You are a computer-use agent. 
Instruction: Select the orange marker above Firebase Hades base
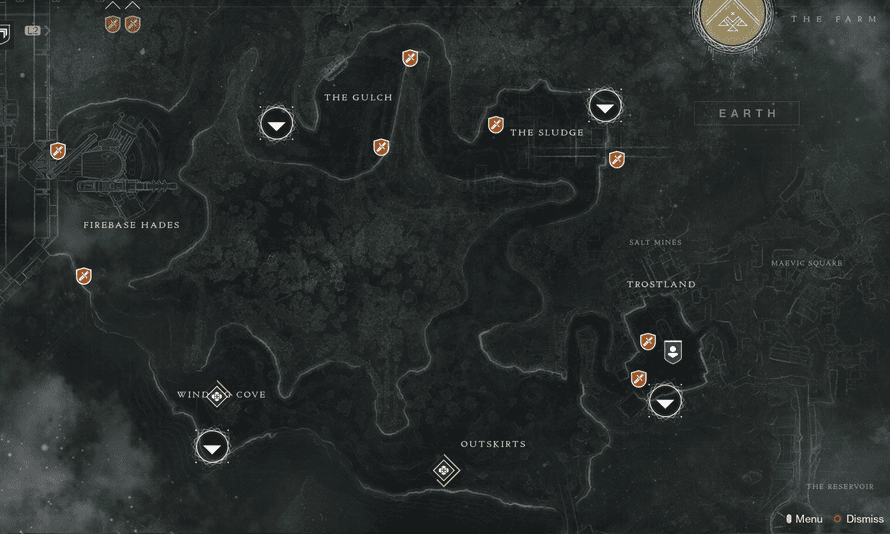click(58, 151)
